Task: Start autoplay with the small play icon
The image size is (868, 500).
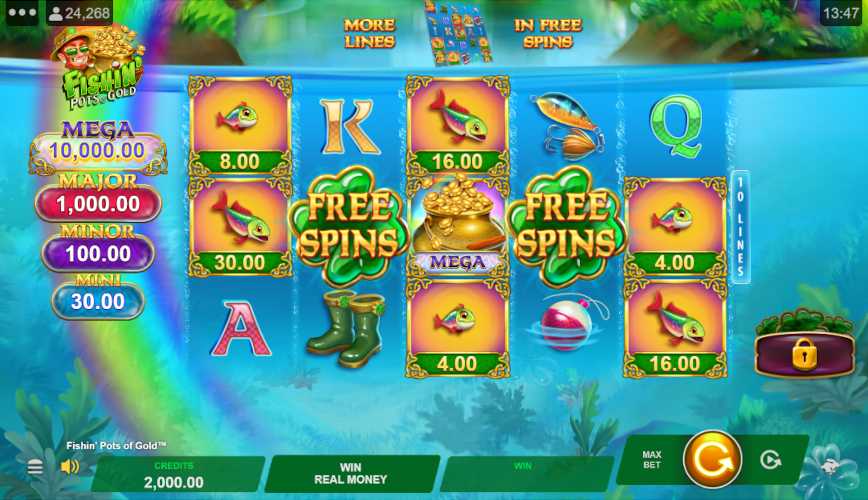Action: [x=770, y=460]
